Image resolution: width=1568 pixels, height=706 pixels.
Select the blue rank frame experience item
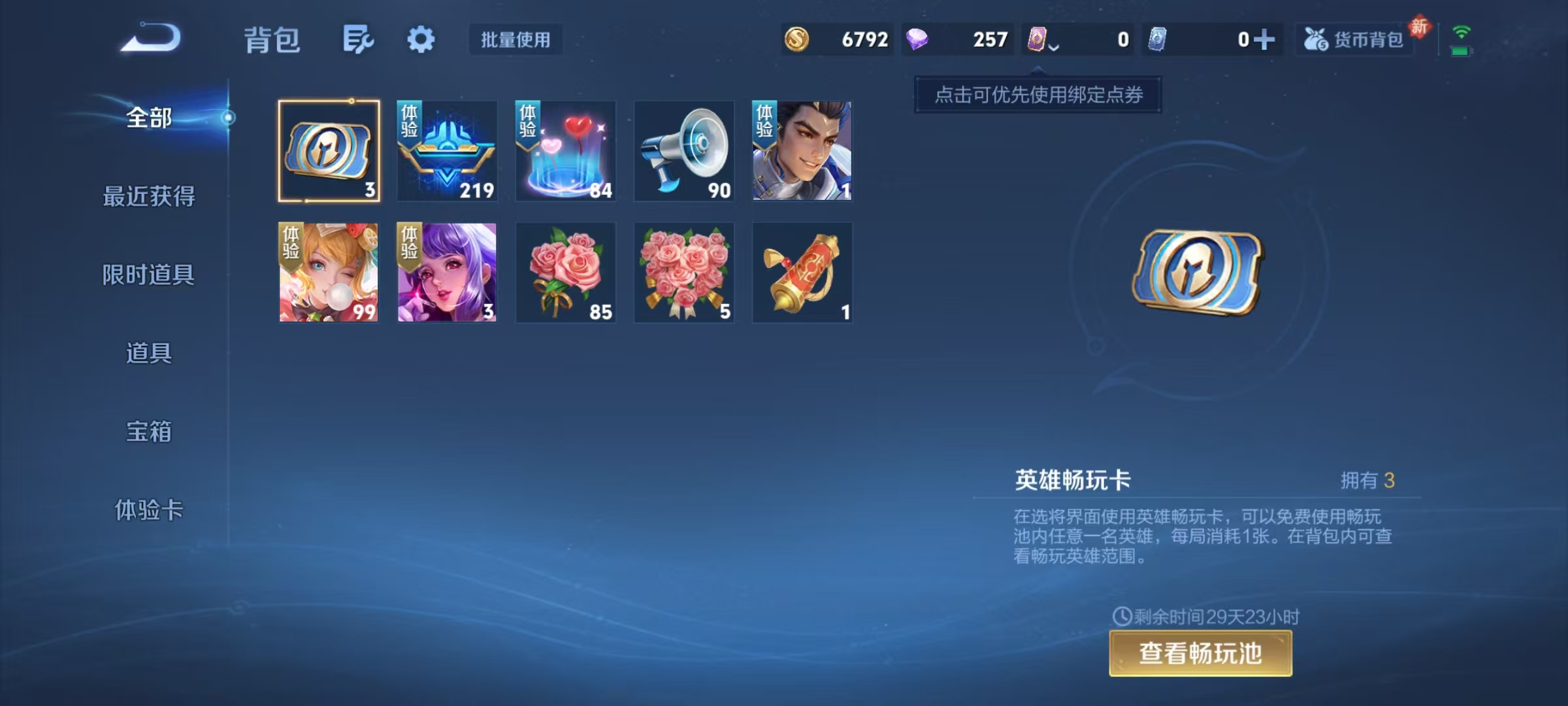pyautogui.click(x=447, y=152)
